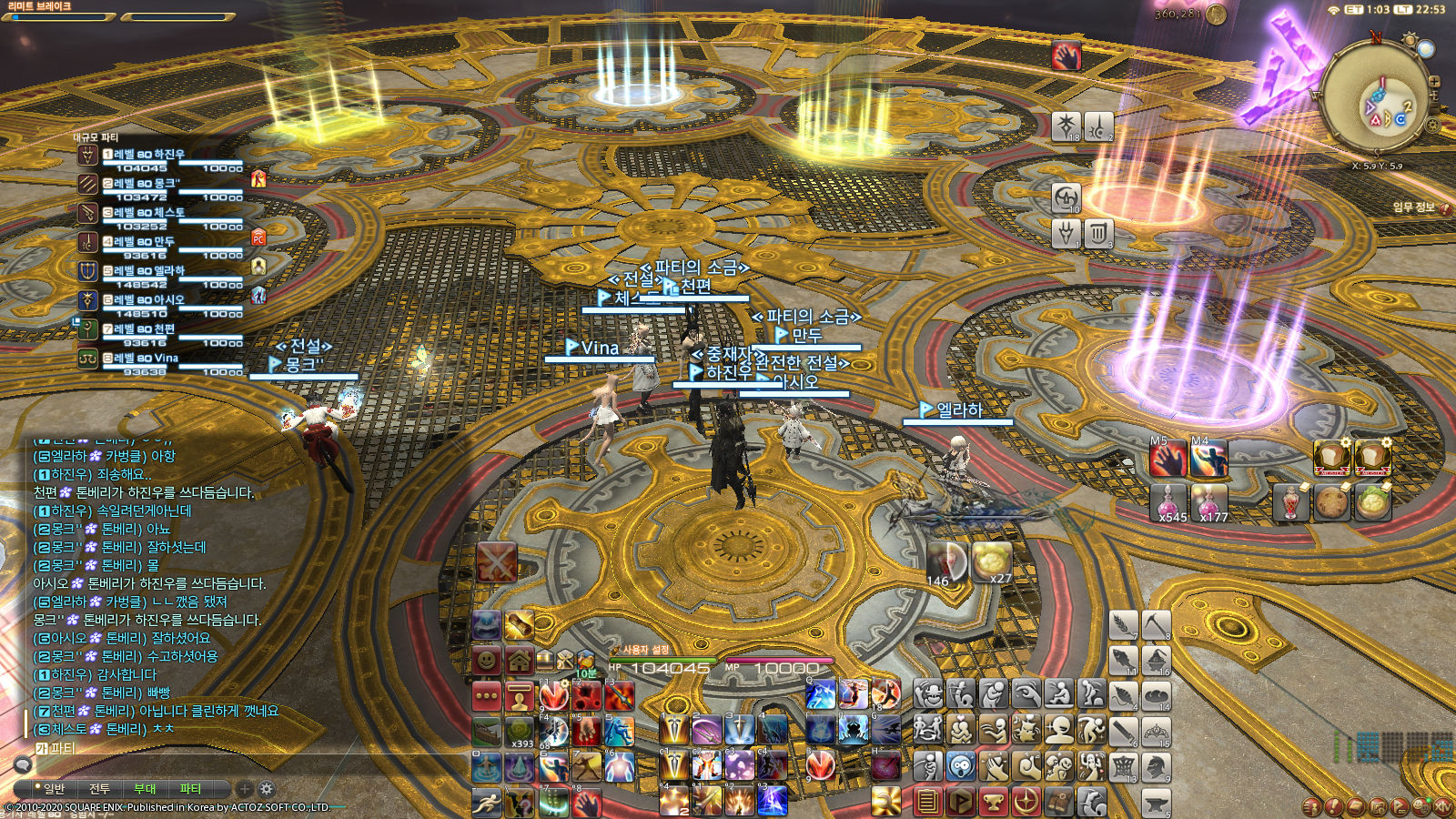Add a new chat tab with plus button
Screen dimensions: 1456x819
(x=244, y=789)
